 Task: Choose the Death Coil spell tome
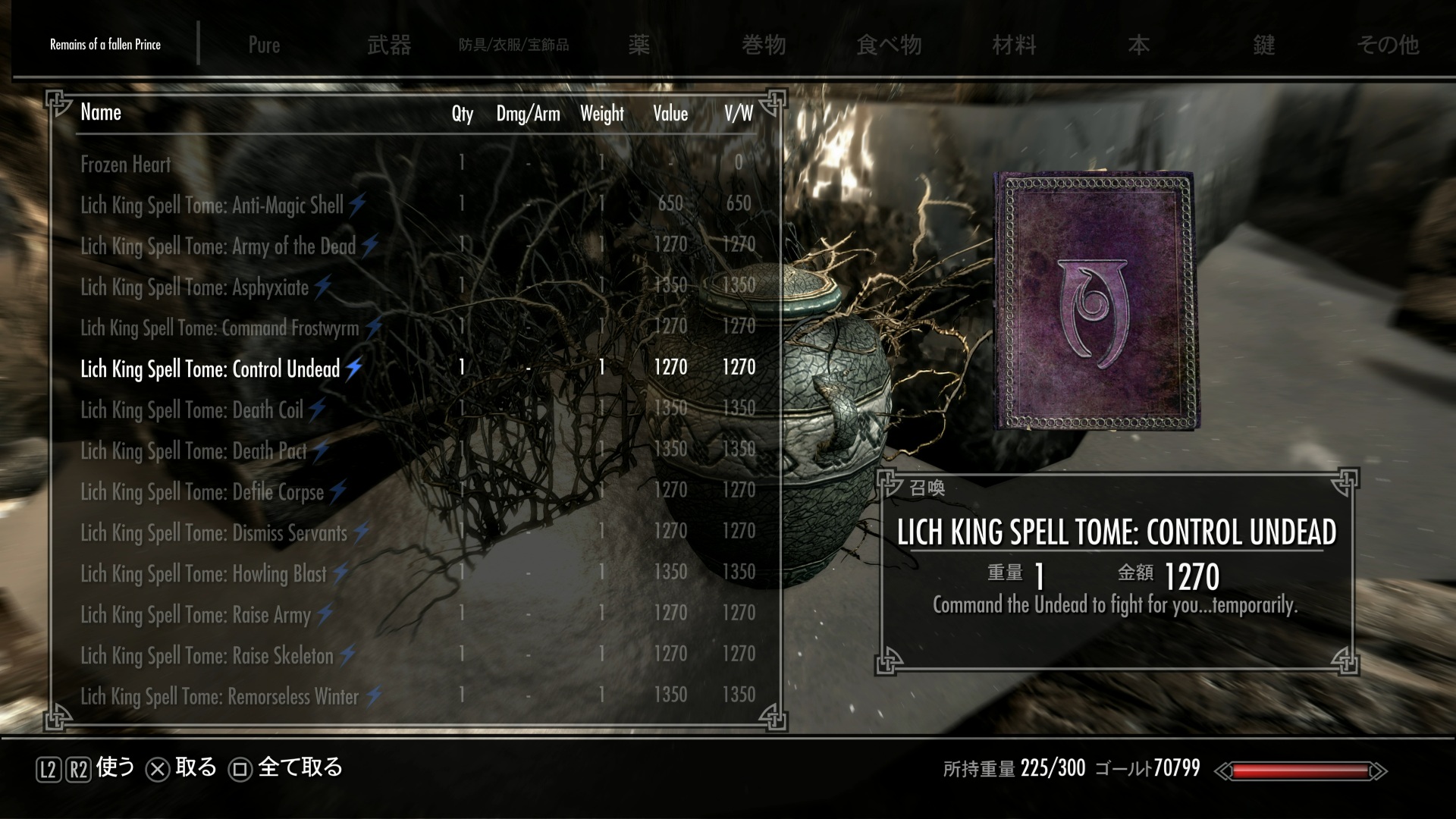[192, 409]
